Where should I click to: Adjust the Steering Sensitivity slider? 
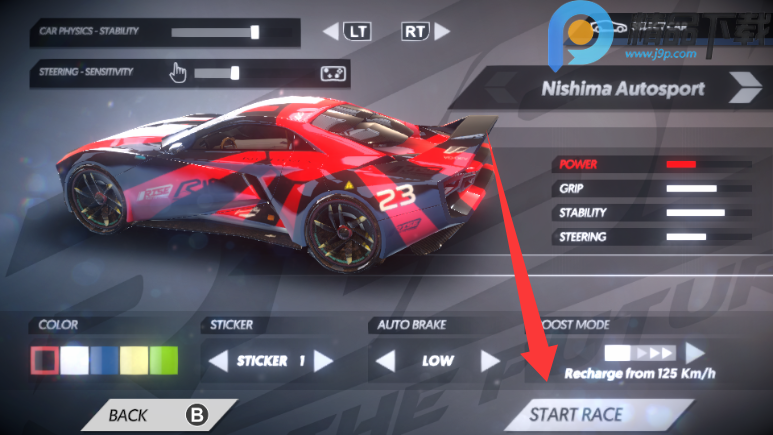coord(235,73)
